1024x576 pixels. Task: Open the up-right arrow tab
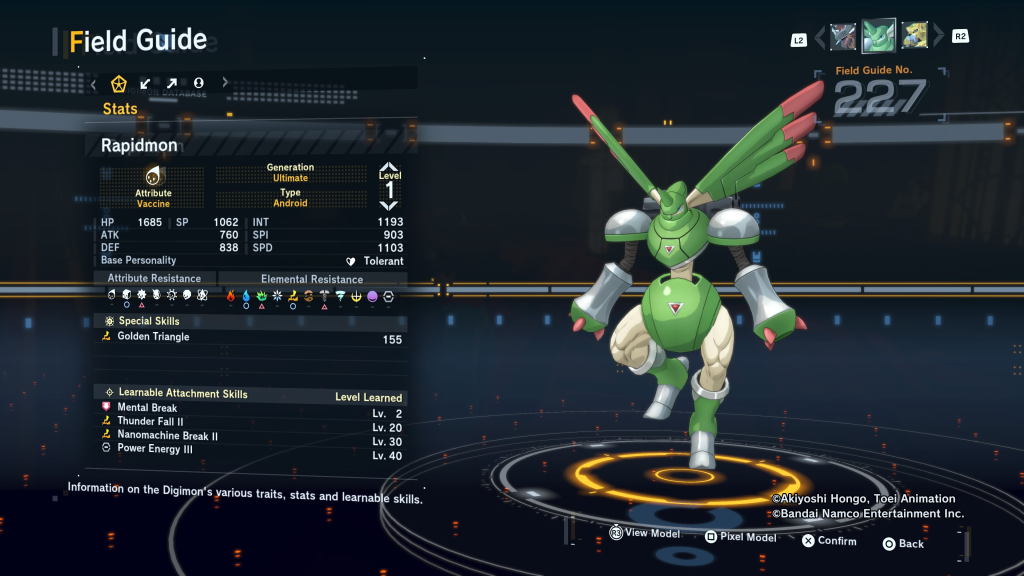tap(172, 83)
